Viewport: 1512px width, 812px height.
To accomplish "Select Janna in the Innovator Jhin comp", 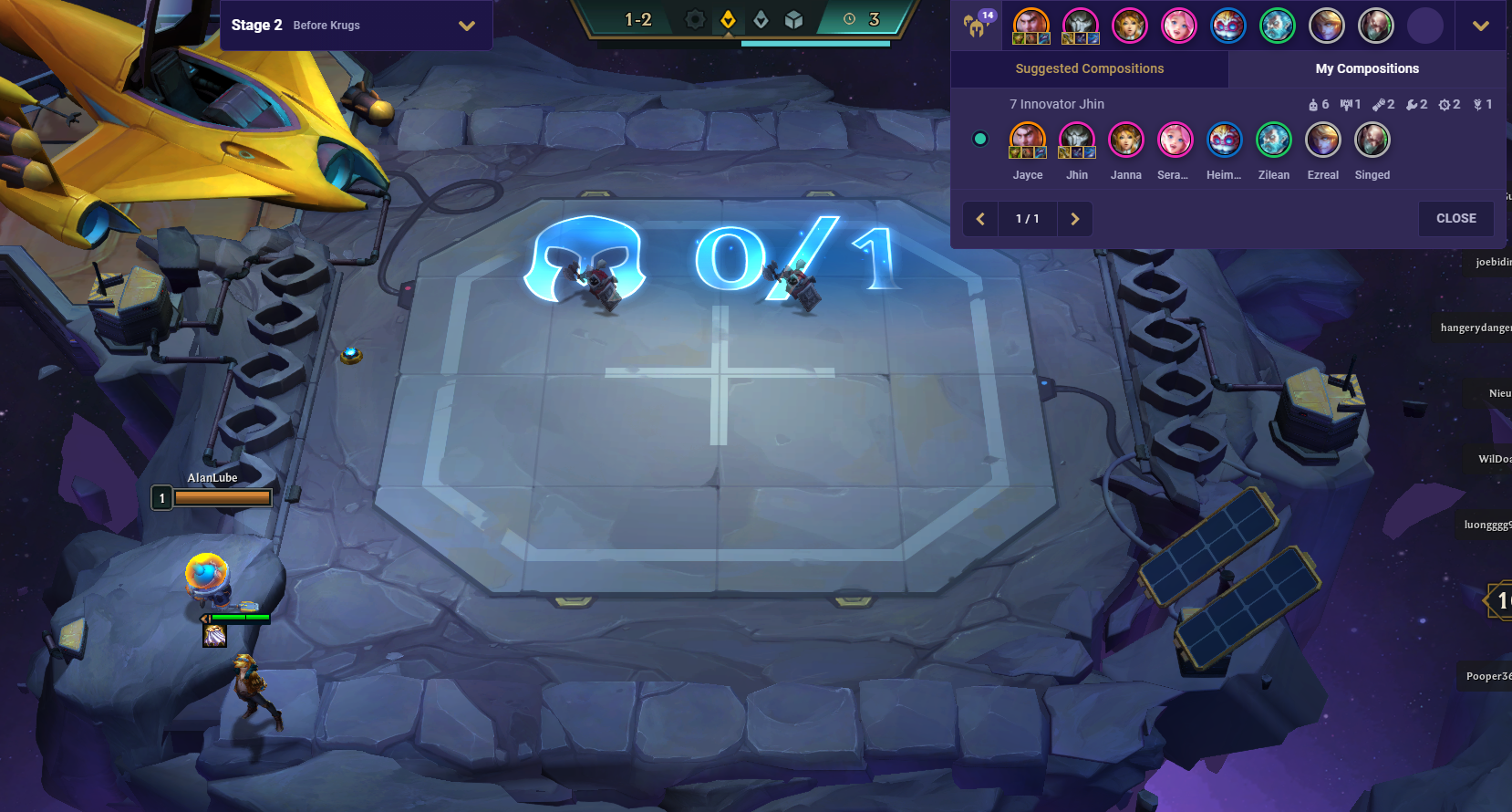I will 1126,141.
